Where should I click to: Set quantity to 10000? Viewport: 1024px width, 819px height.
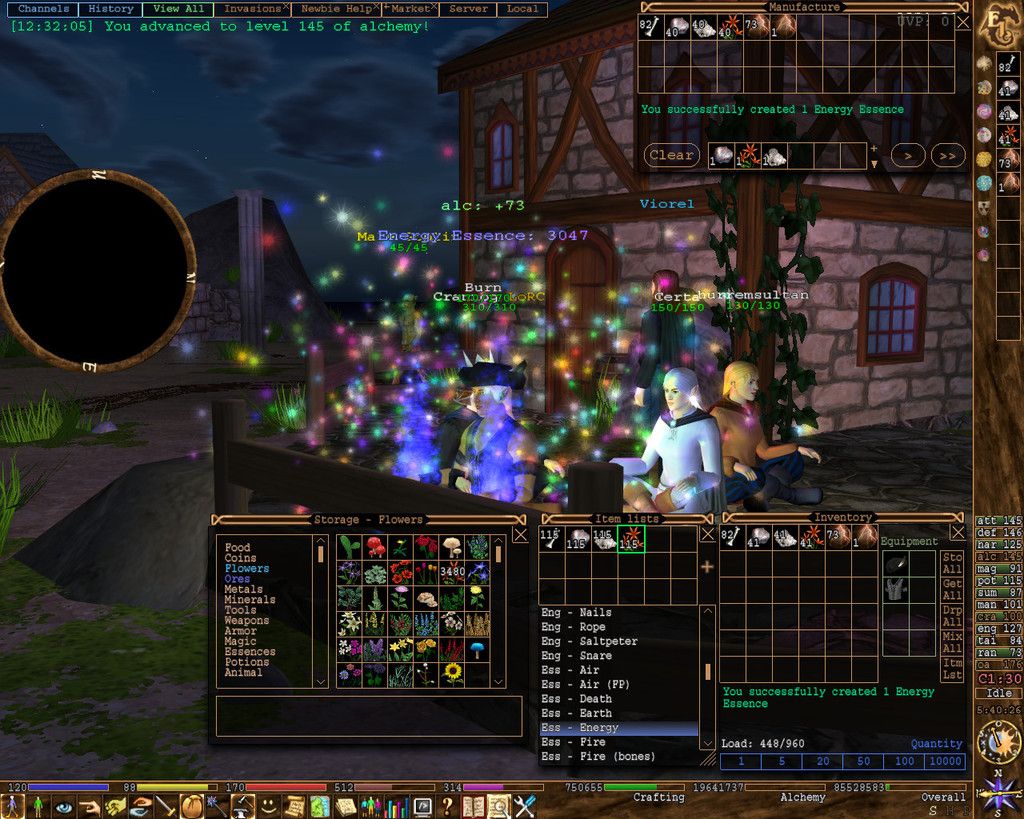pyautogui.click(x=945, y=761)
